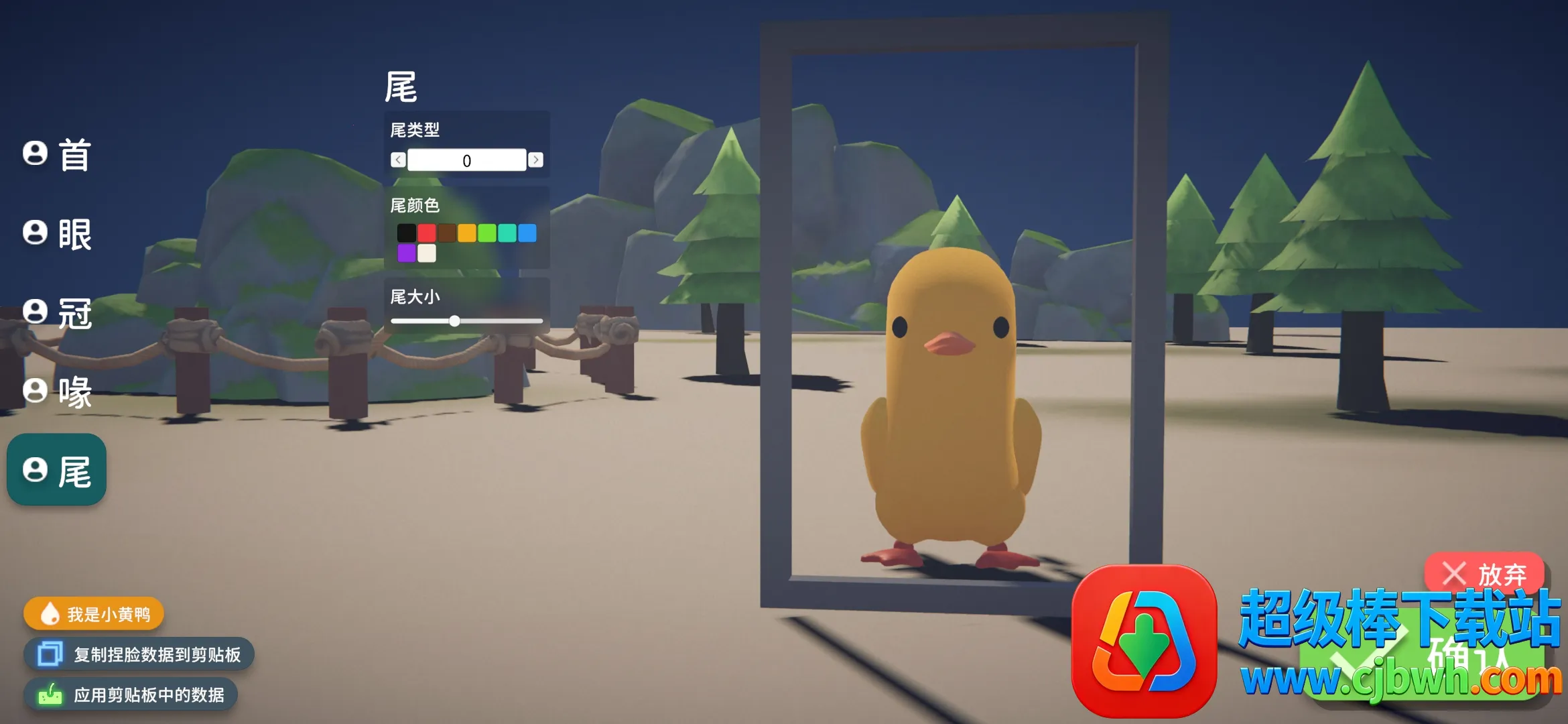Viewport: 1568px width, 724px height.
Task: Open the 眼 (eye) category
Action: point(58,234)
